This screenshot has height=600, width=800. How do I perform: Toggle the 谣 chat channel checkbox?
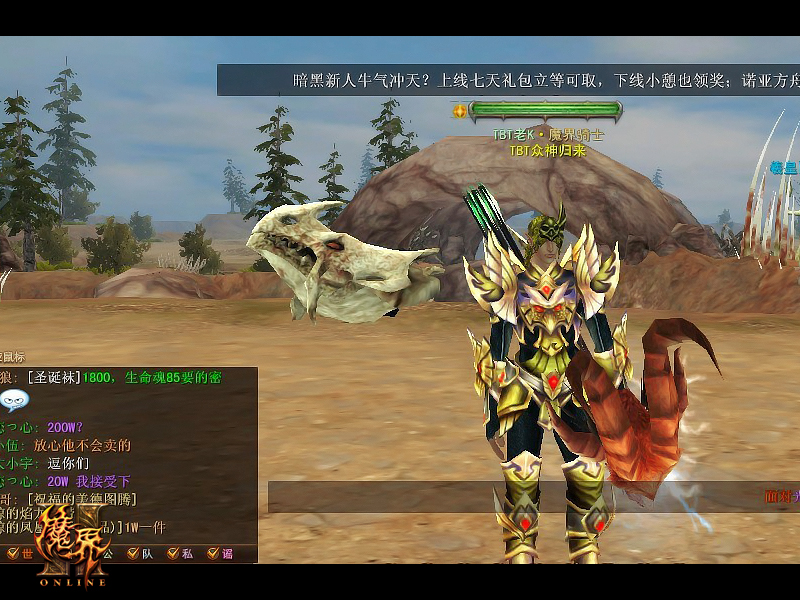point(213,553)
